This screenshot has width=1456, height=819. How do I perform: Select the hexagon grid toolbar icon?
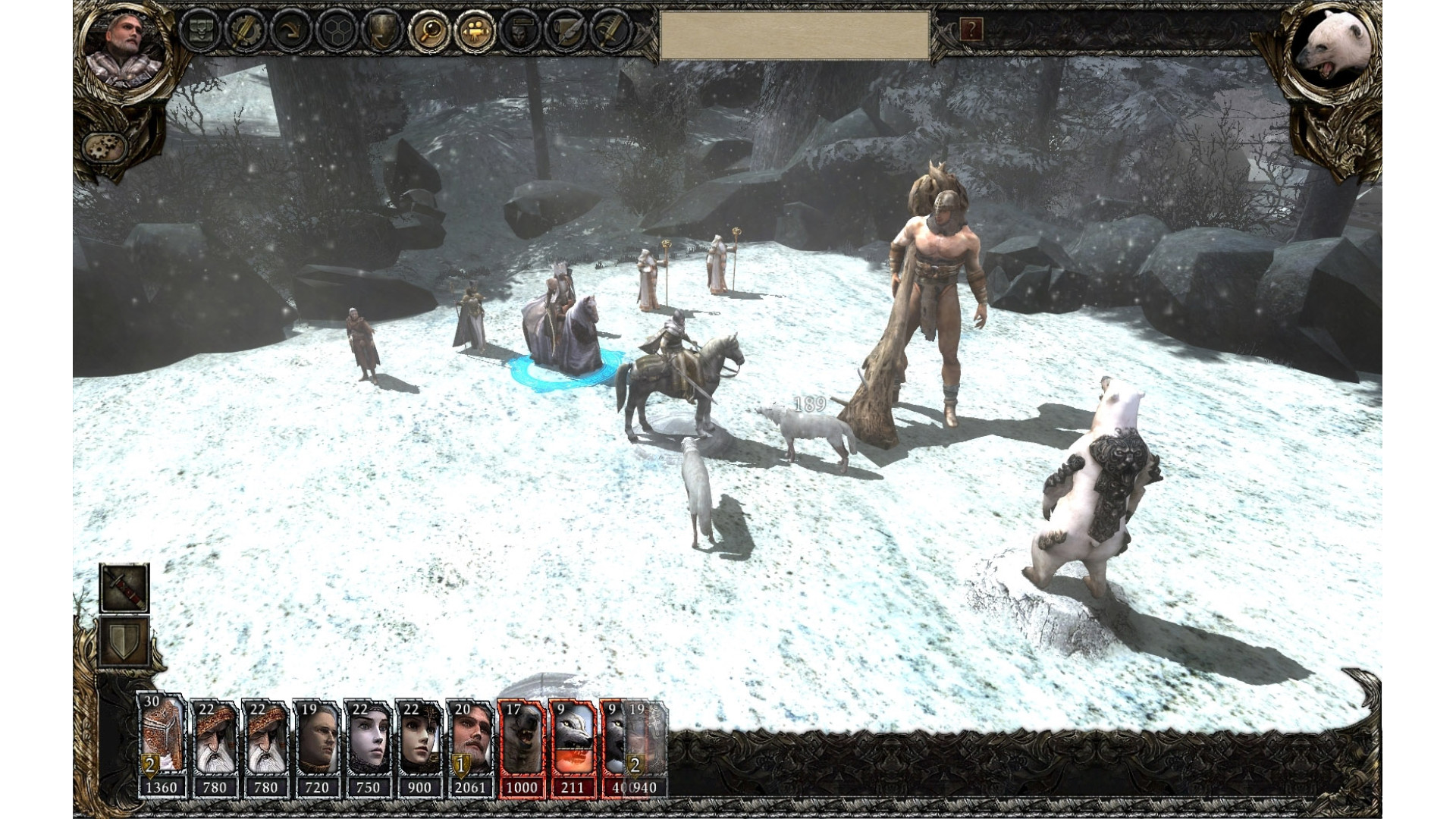tap(338, 31)
